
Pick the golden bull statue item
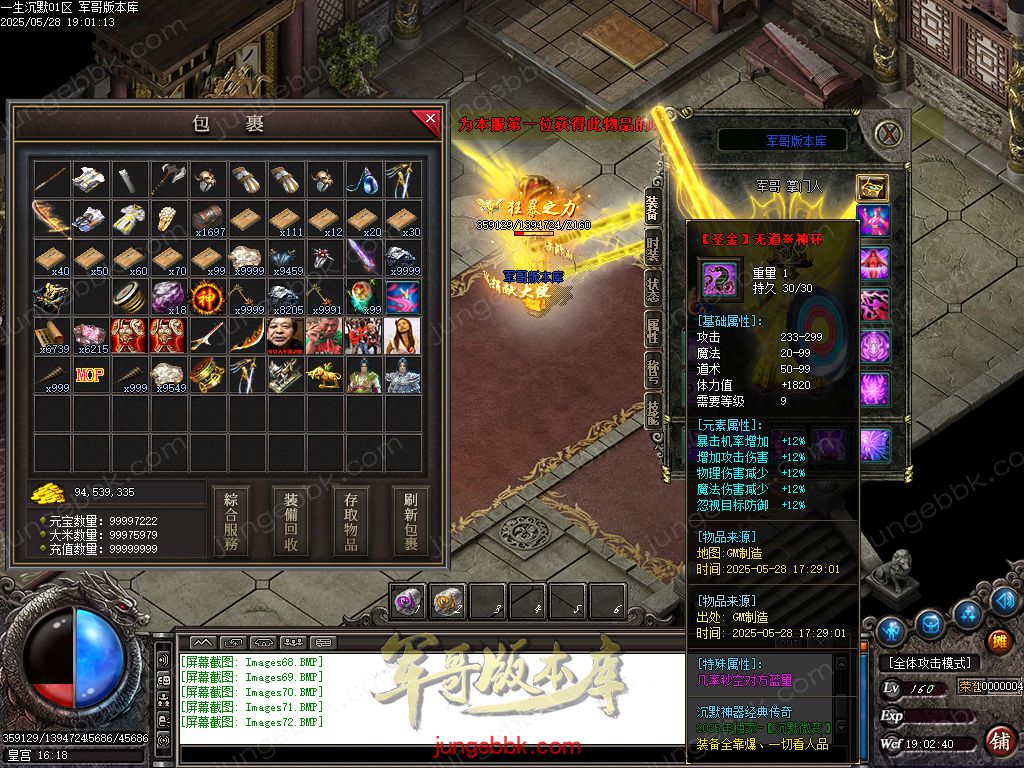tap(325, 375)
